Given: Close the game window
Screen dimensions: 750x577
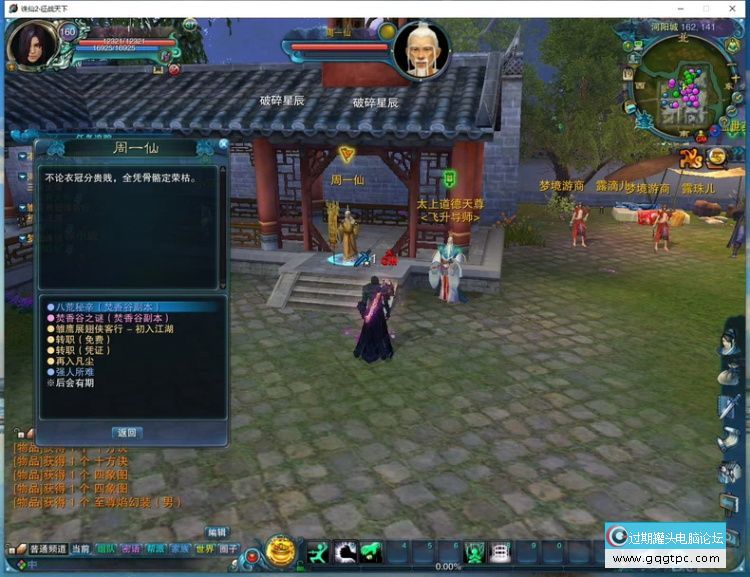Looking at the screenshot, I should (733, 8).
